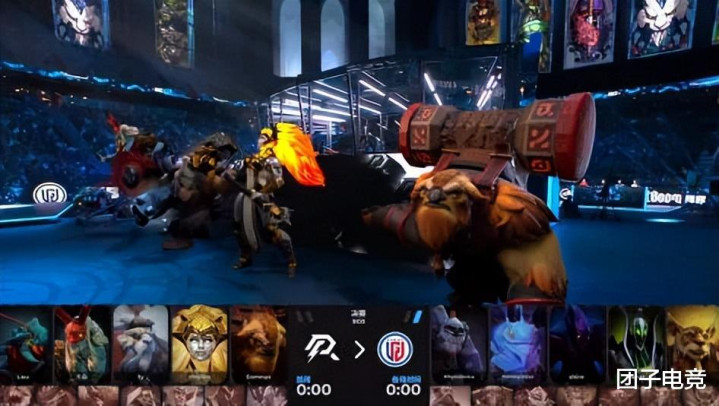
Task: Select the grey stone giant portrait
Action: pyautogui.click(x=459, y=345)
